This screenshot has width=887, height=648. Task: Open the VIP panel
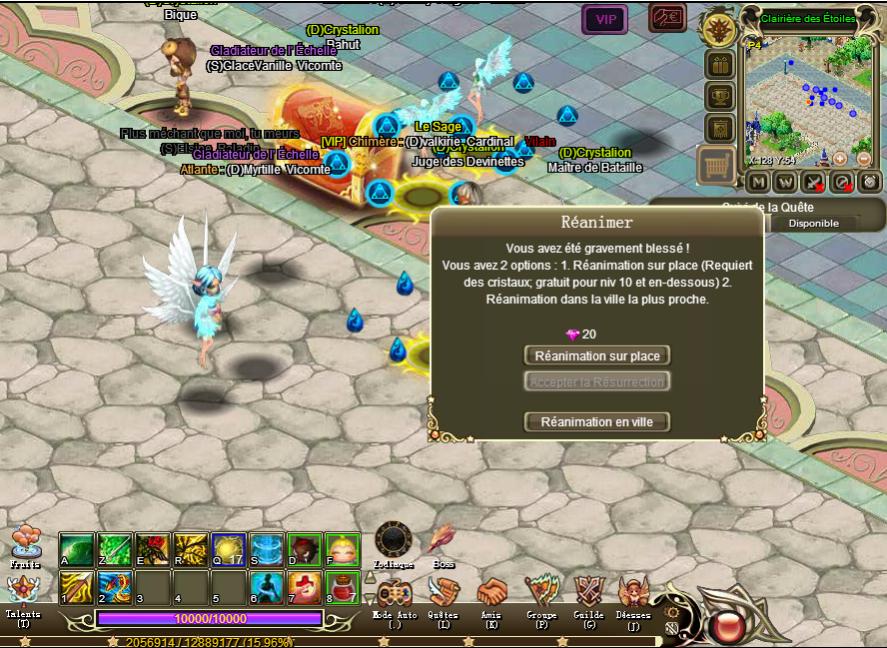click(605, 19)
